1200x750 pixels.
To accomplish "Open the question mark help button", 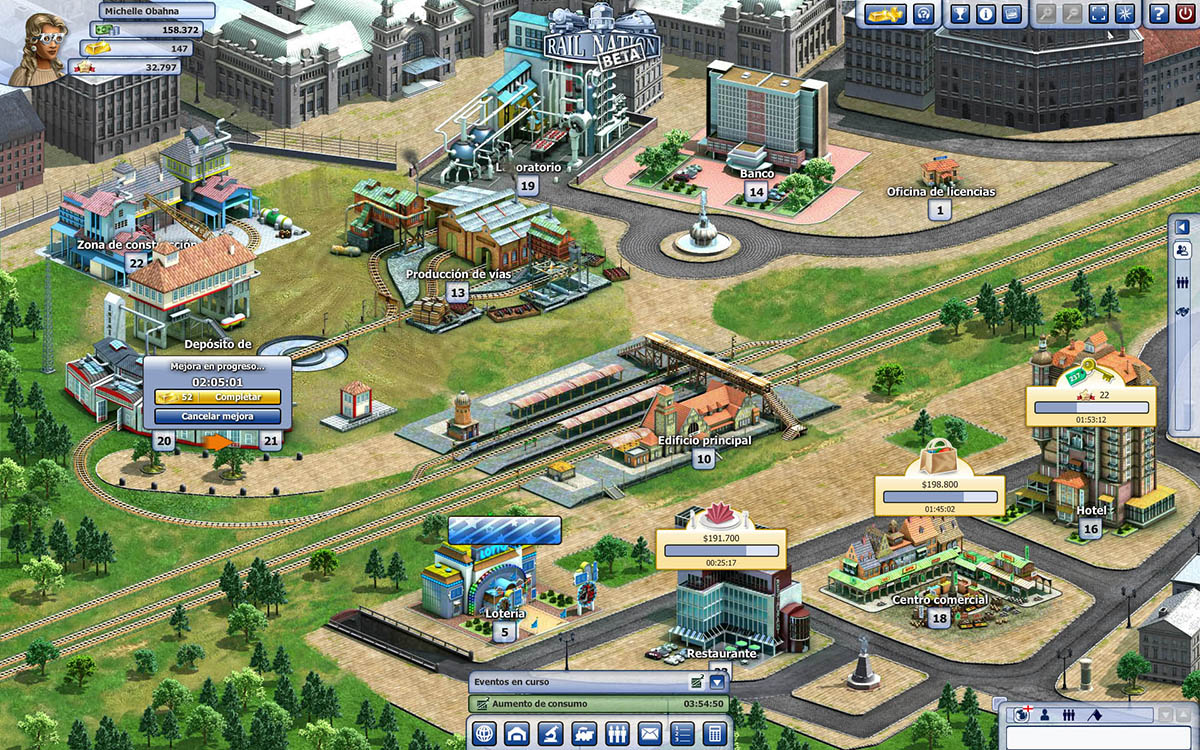I will (1158, 14).
